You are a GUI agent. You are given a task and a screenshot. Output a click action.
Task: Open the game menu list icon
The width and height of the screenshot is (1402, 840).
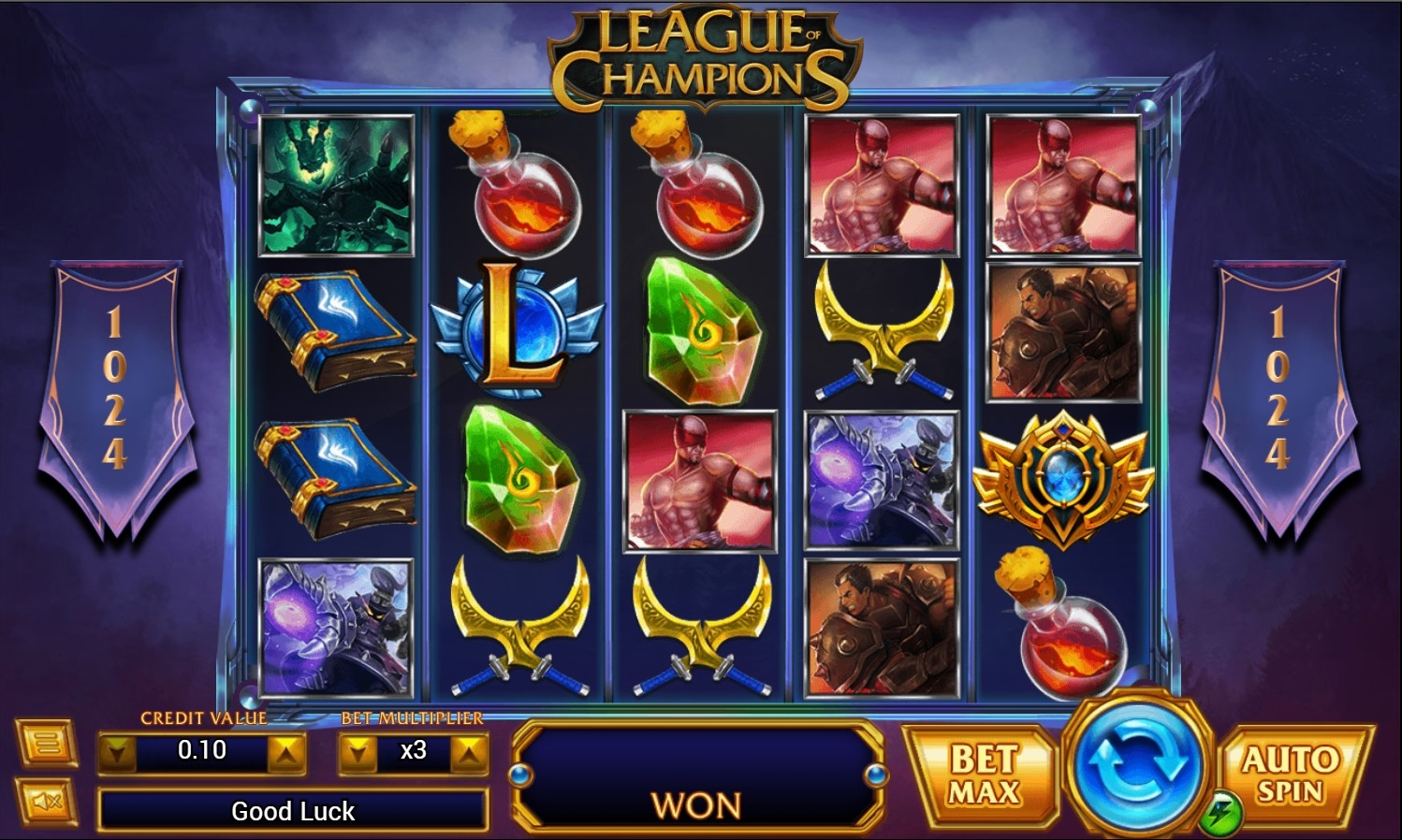point(46,745)
